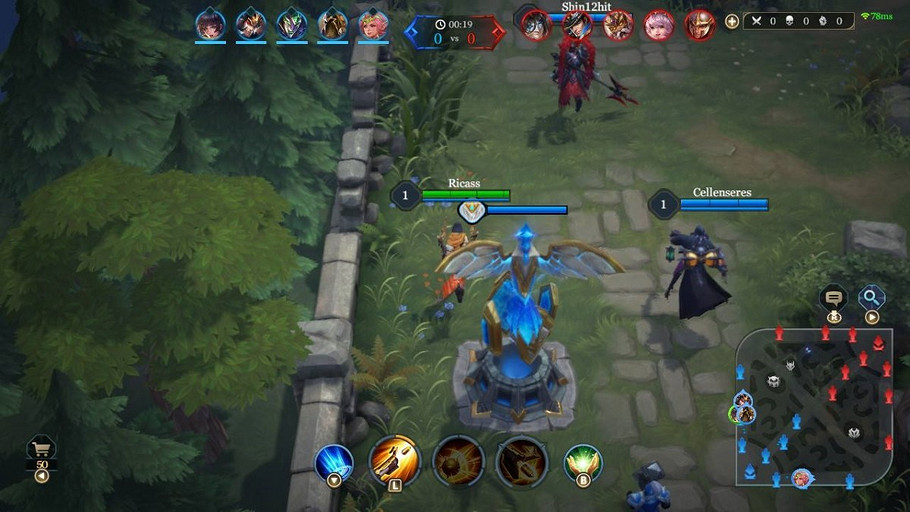Screen dimensions: 910x512
Task: Open the shop cart showing 50 gold
Action: (42, 450)
